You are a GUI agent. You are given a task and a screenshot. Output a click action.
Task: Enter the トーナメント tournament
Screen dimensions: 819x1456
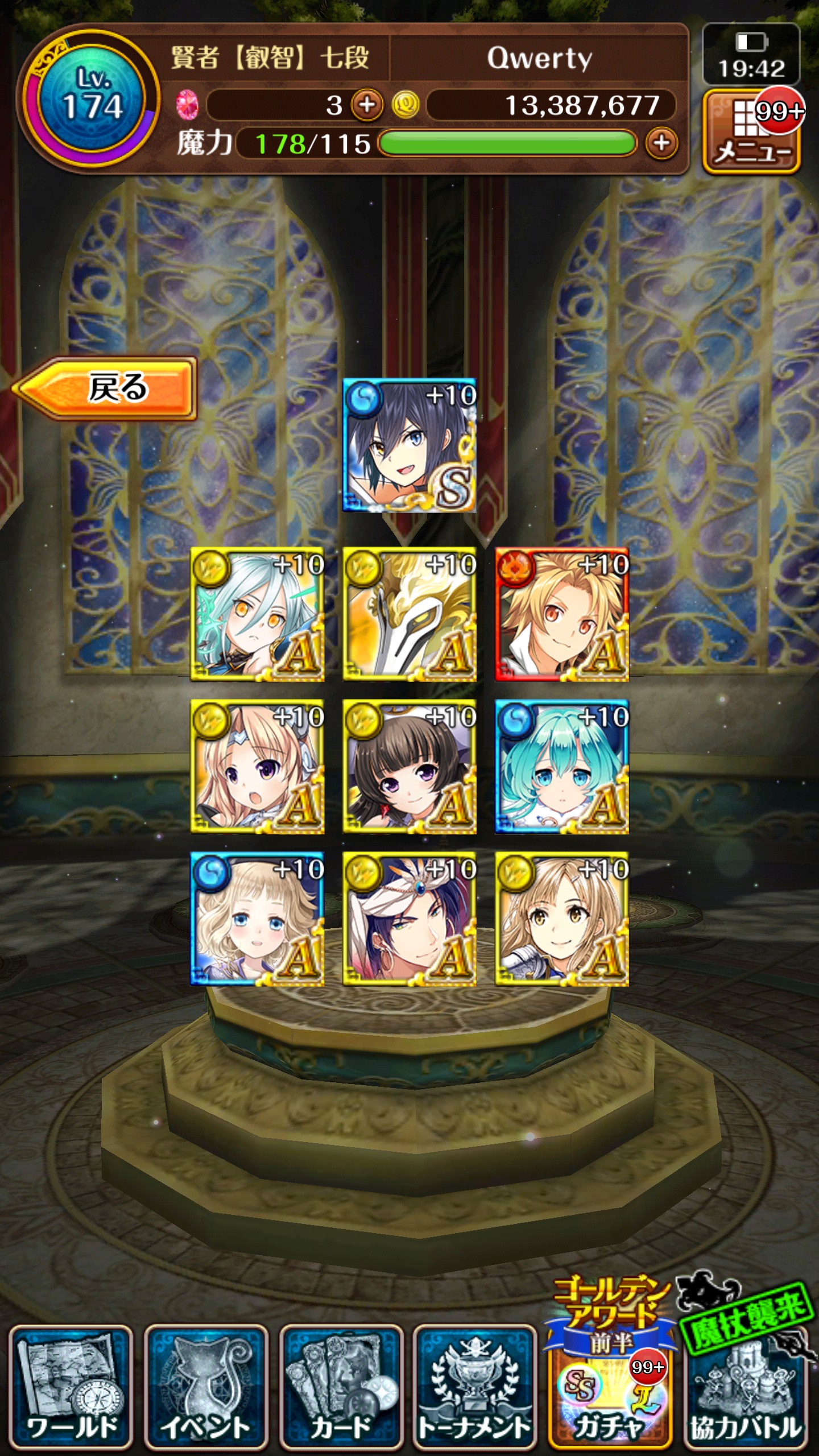pyautogui.click(x=475, y=1389)
